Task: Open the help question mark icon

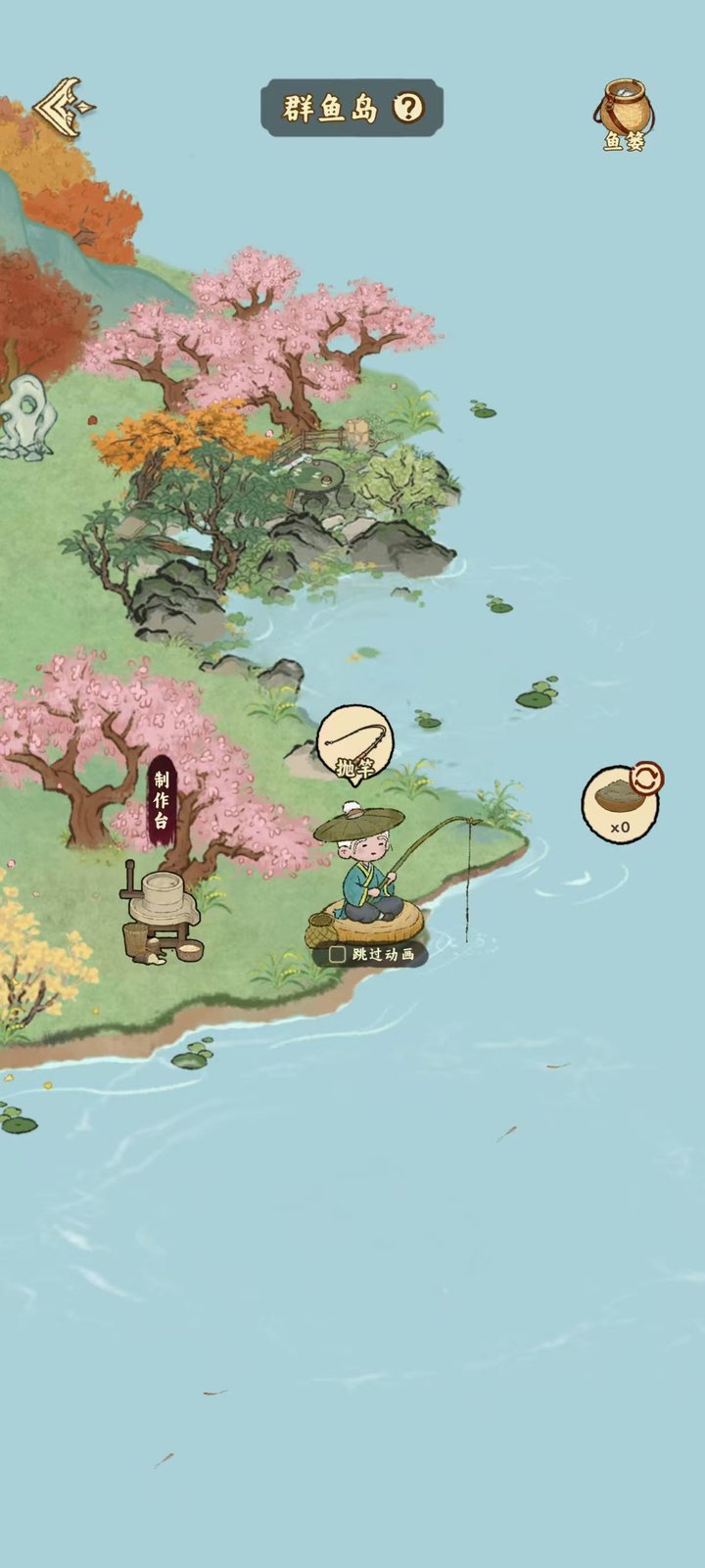Action: (408, 108)
